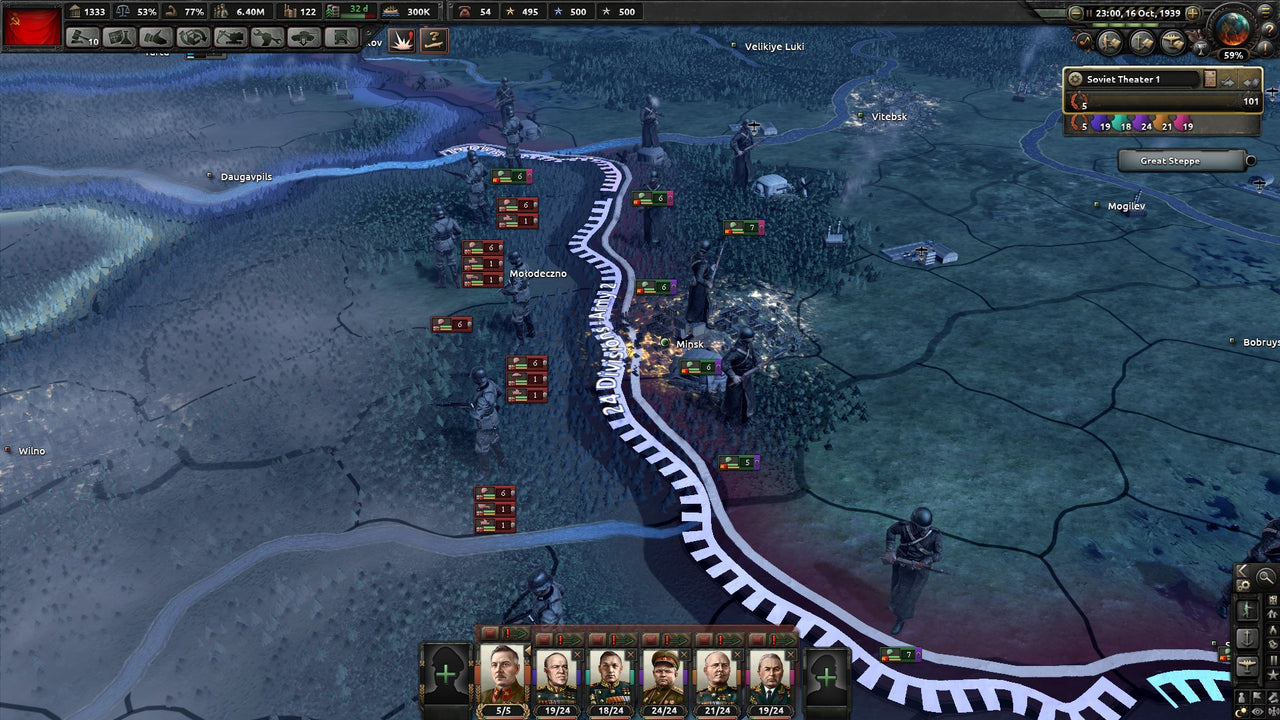Viewport: 1280px width, 720px height.
Task: Open settings gear for Soviet Theater 1
Action: (1075, 79)
